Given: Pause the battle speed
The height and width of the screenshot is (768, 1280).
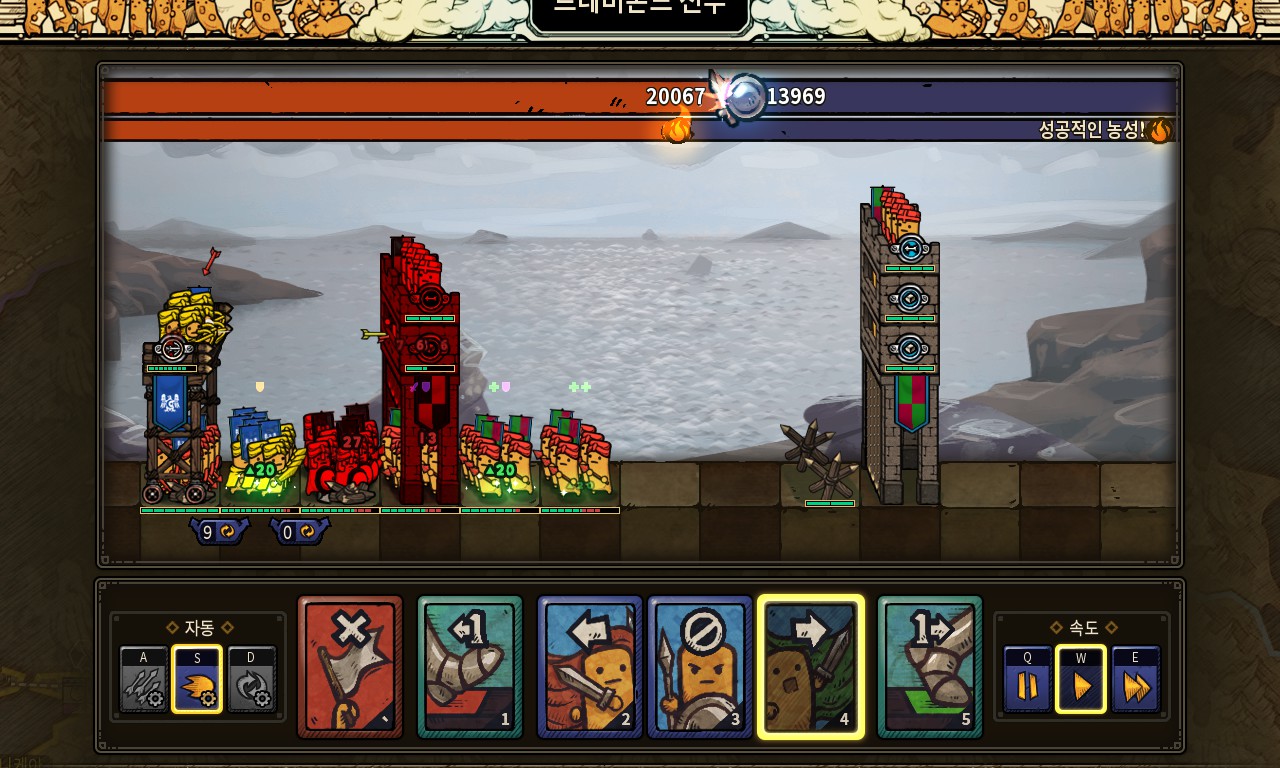Looking at the screenshot, I should click(1027, 679).
